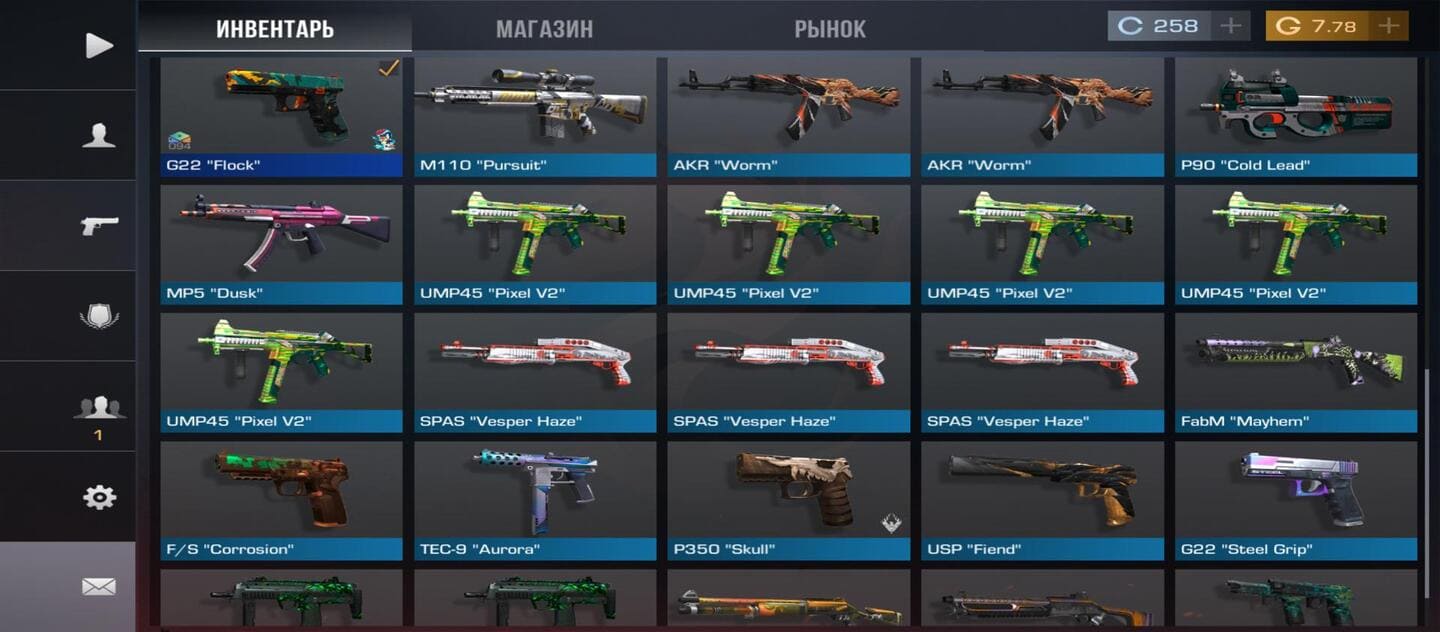The height and width of the screenshot is (632, 1440).
Task: Select the MP5 "Dusk" skin
Action: click(x=281, y=243)
